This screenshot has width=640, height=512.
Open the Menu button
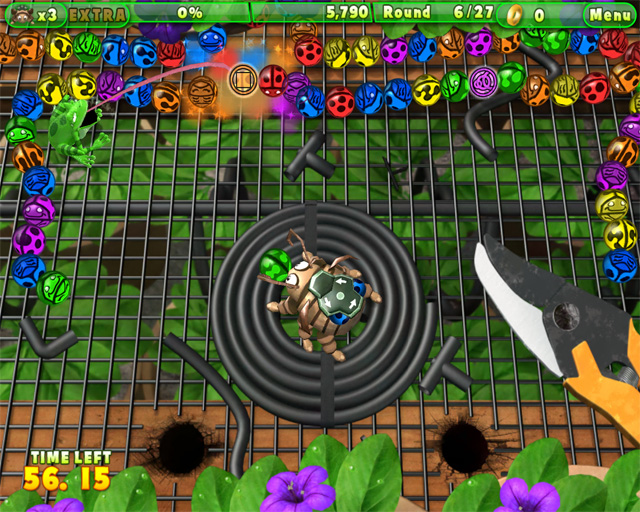[x=609, y=14]
